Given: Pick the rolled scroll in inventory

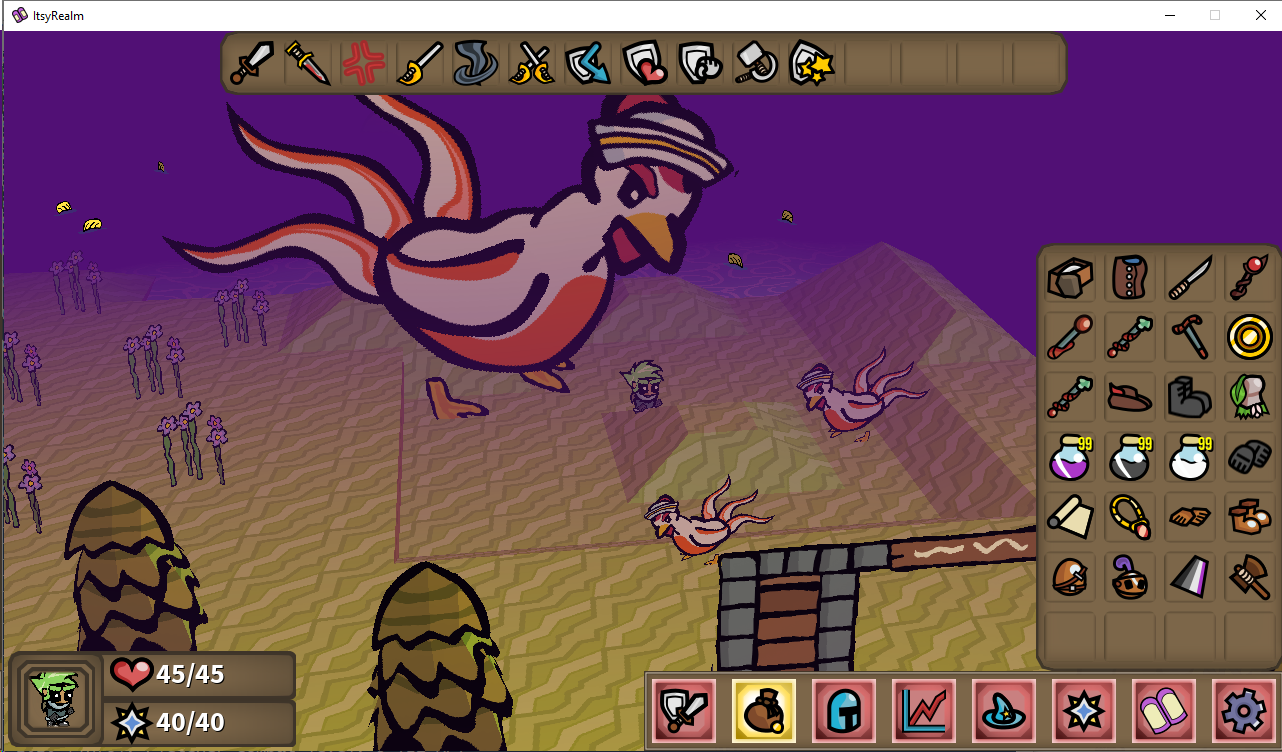Looking at the screenshot, I should (x=1070, y=517).
